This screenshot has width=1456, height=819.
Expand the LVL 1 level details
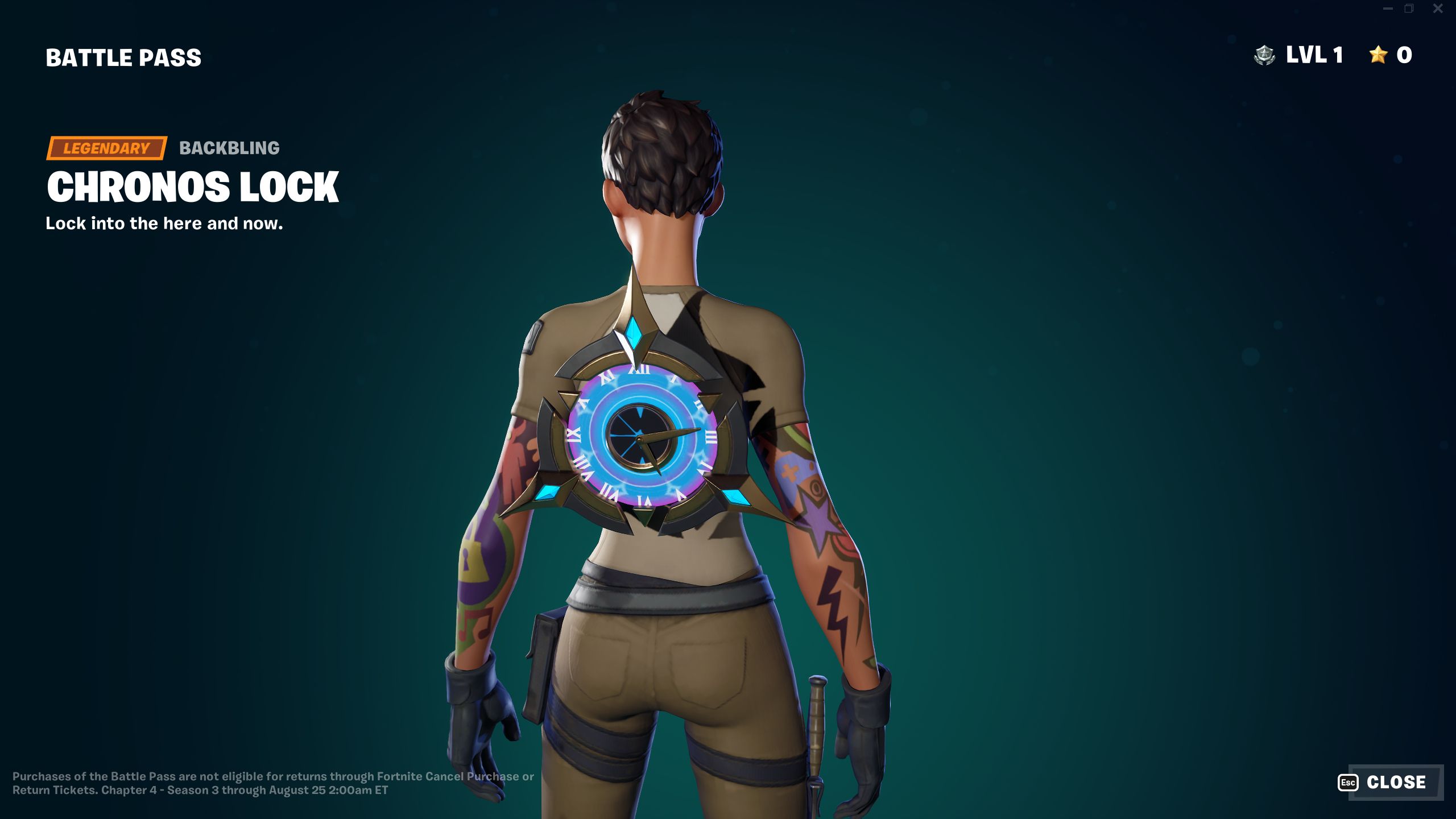[1314, 55]
